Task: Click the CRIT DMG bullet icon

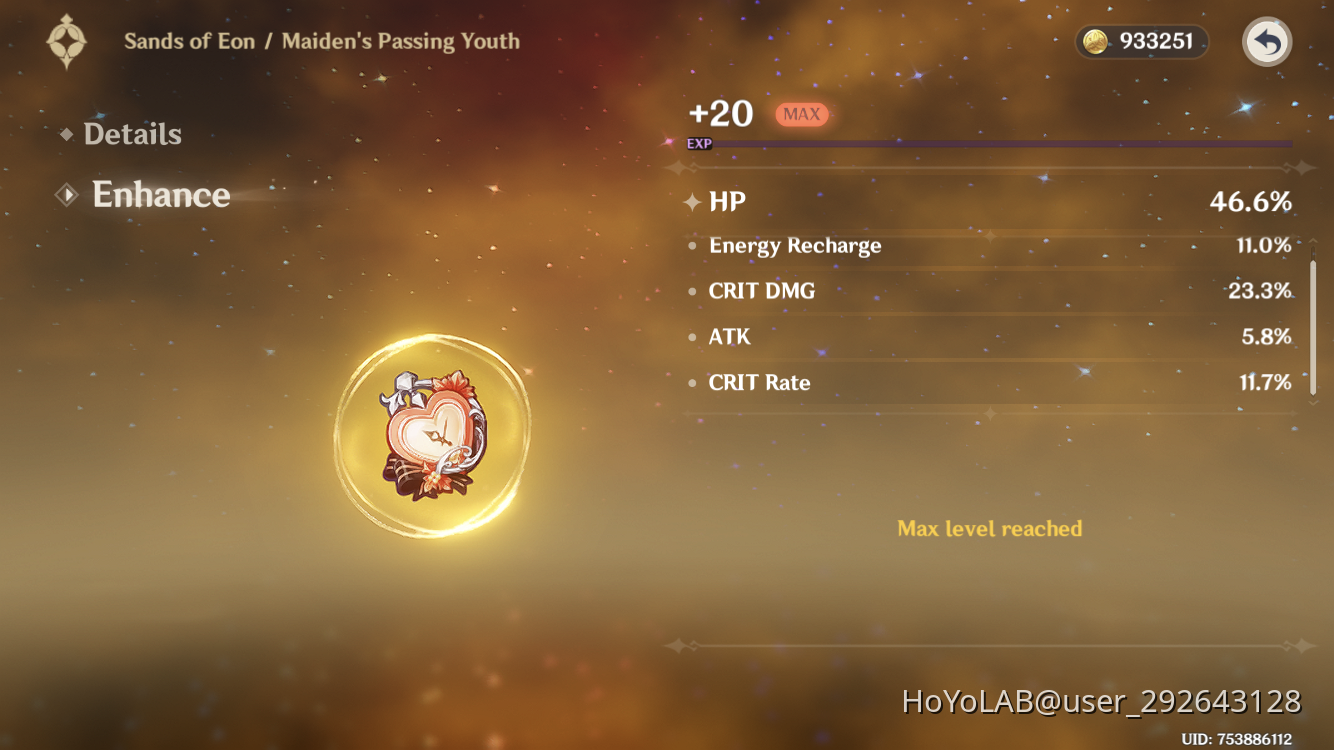Action: pos(692,291)
